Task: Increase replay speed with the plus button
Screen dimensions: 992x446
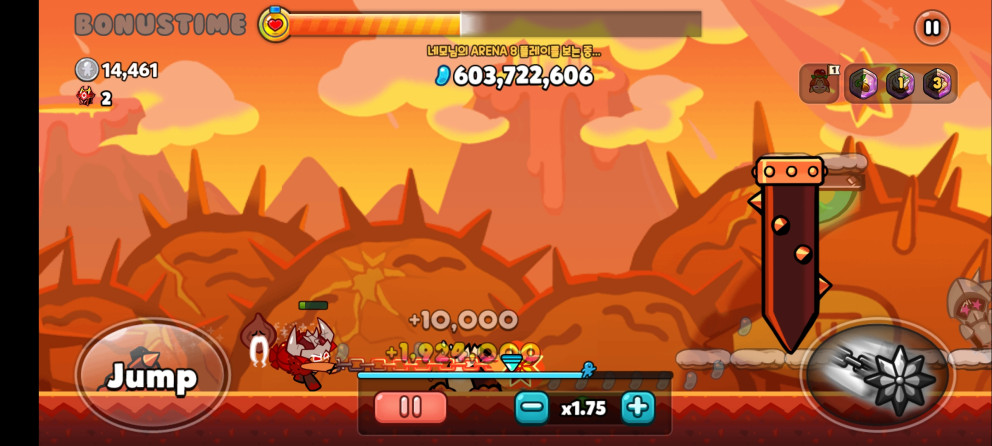Action: click(637, 407)
